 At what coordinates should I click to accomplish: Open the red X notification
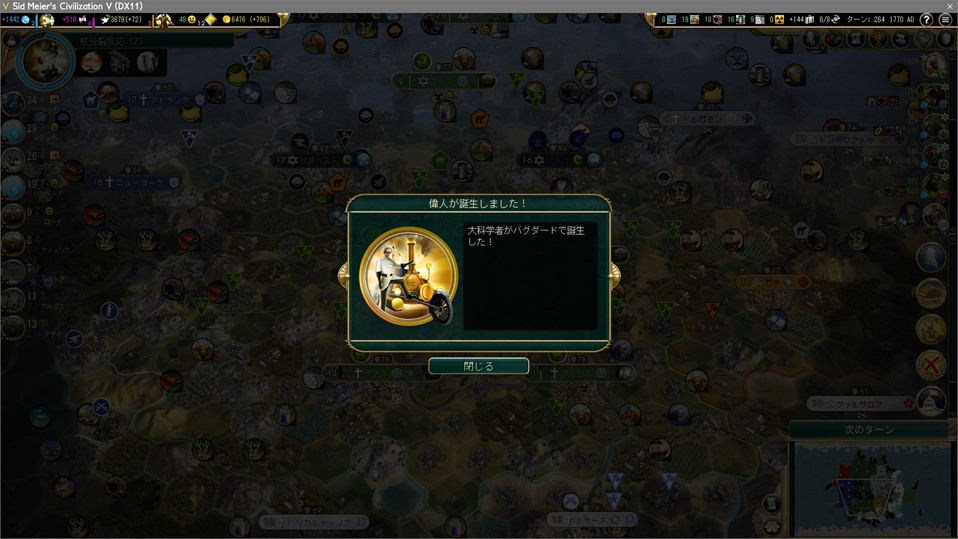pyautogui.click(x=931, y=364)
